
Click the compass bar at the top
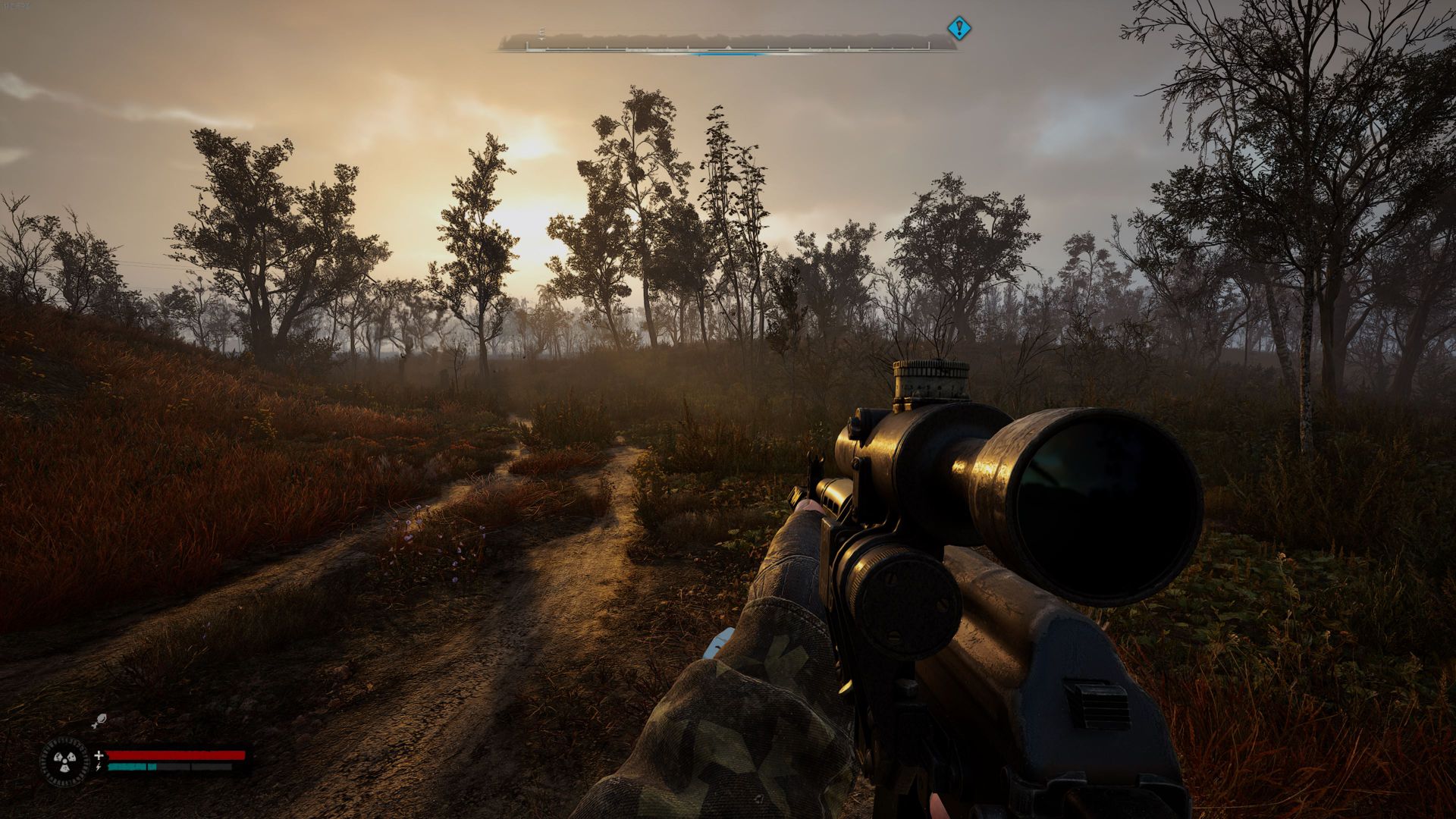coord(726,43)
